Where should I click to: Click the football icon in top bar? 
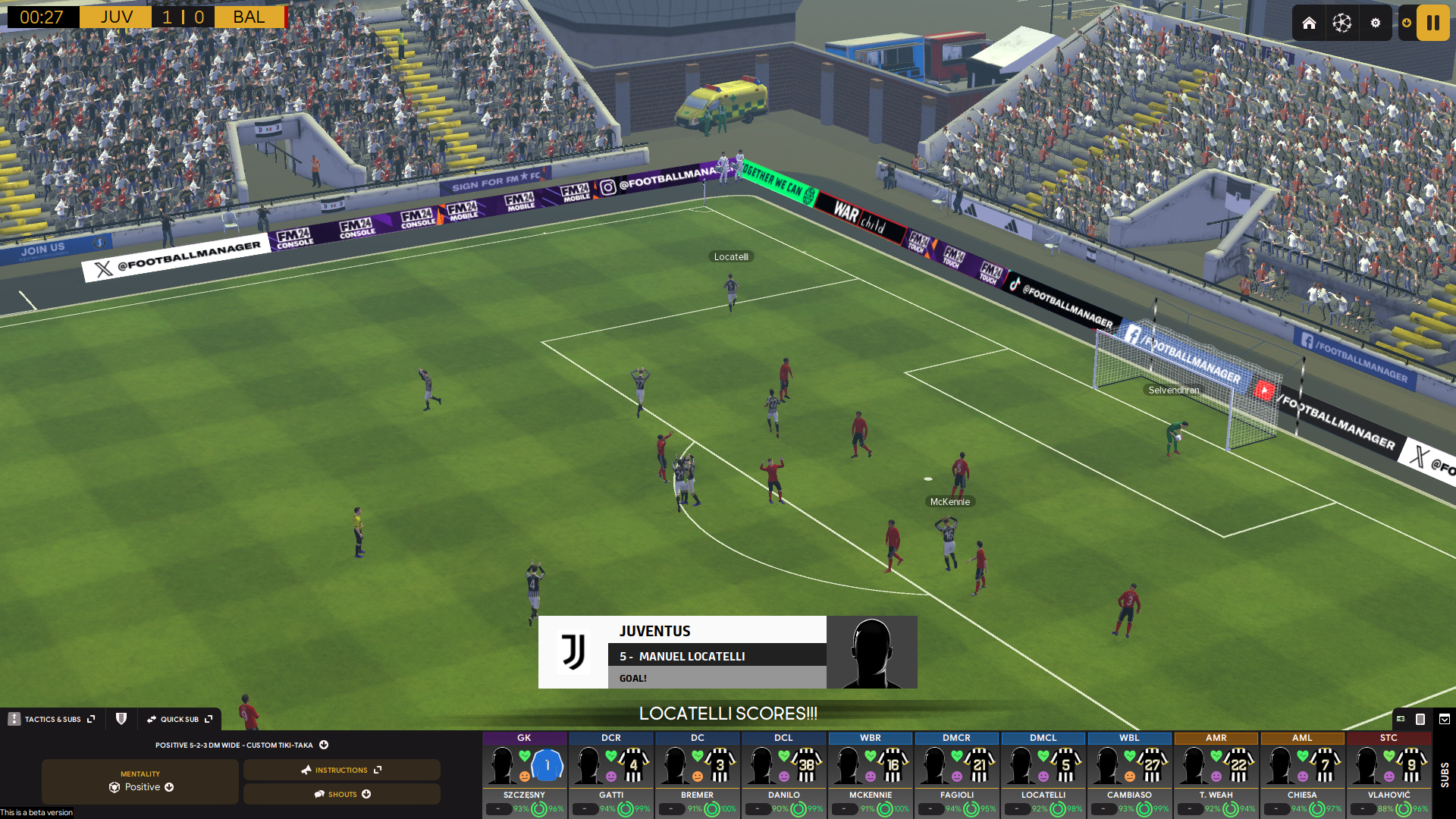click(x=1341, y=23)
